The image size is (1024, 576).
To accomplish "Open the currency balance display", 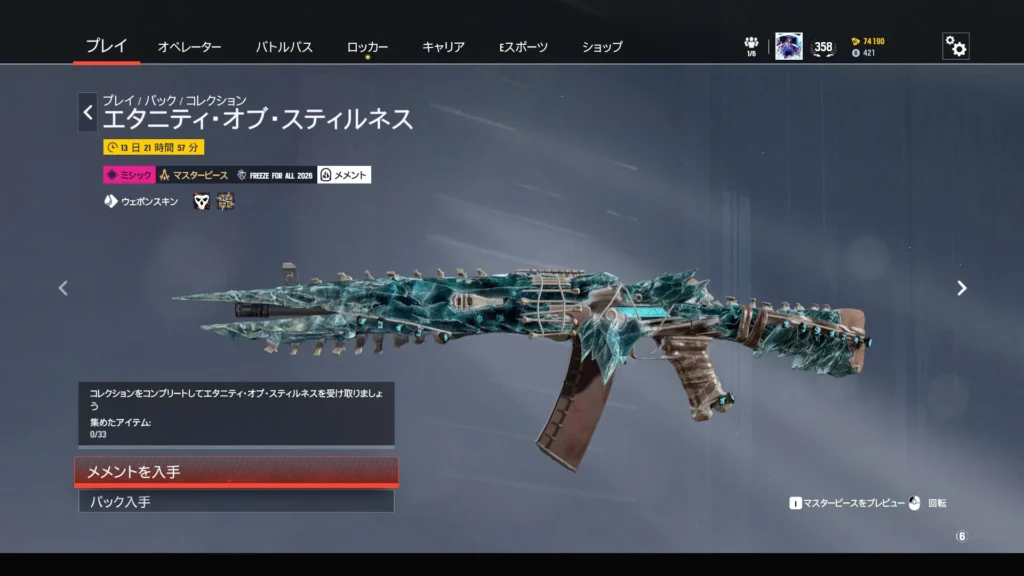I will click(x=867, y=46).
